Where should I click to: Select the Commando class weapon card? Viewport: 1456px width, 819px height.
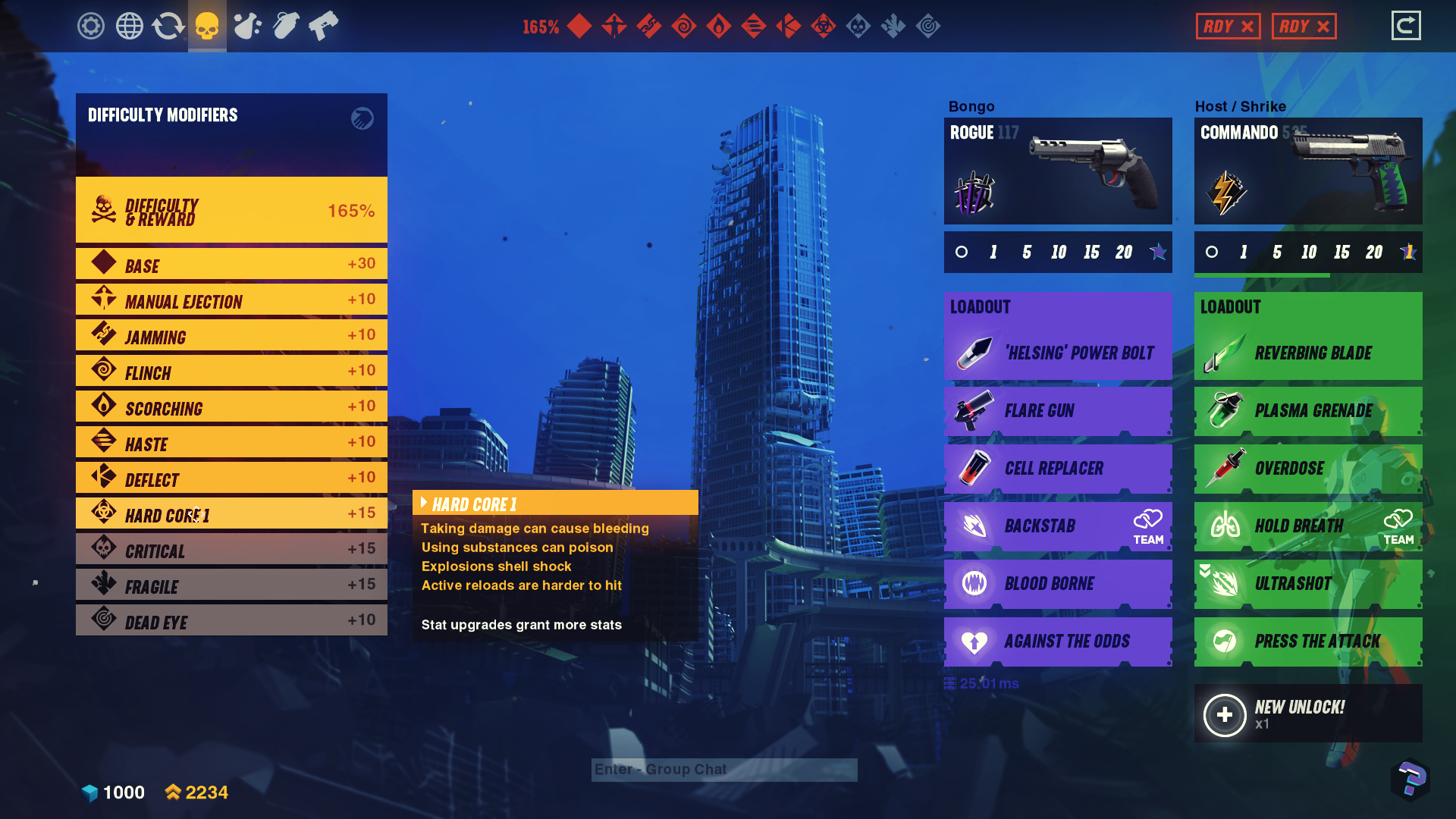coord(1308,171)
